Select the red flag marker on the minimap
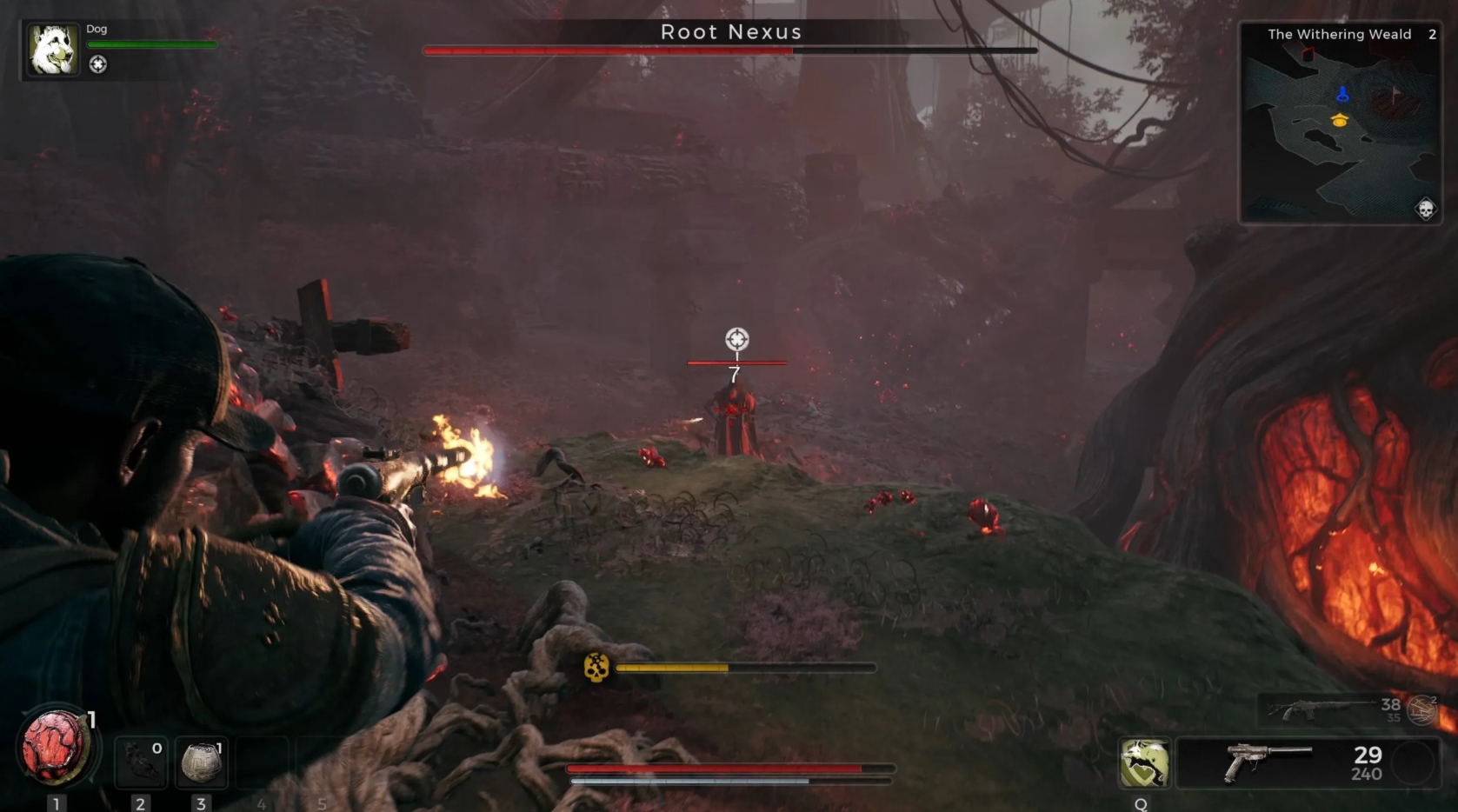Screen dimensions: 1458x812 [x=1395, y=93]
